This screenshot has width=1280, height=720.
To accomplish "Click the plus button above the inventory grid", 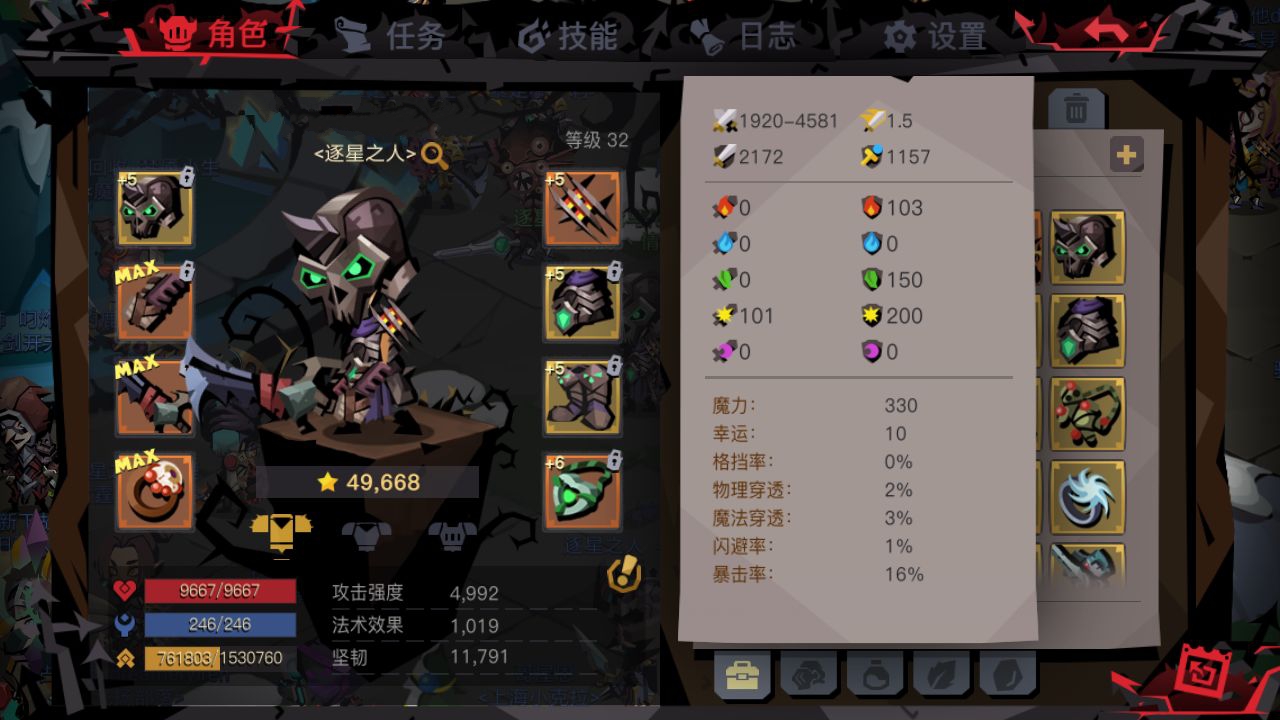I will pos(1126,154).
